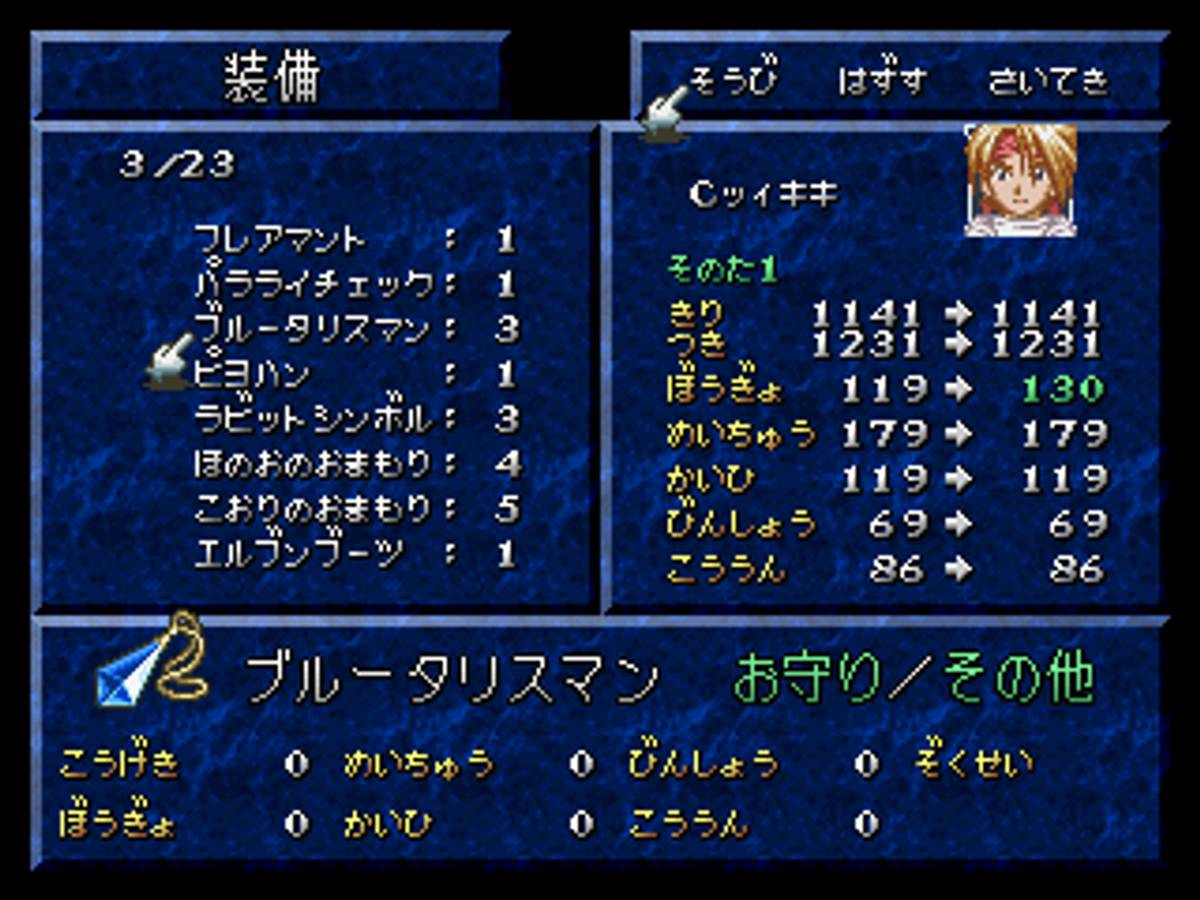The height and width of the screenshot is (900, 1200).
Task: Activate the さいてき (Optimize) command
Action: 1047,81
